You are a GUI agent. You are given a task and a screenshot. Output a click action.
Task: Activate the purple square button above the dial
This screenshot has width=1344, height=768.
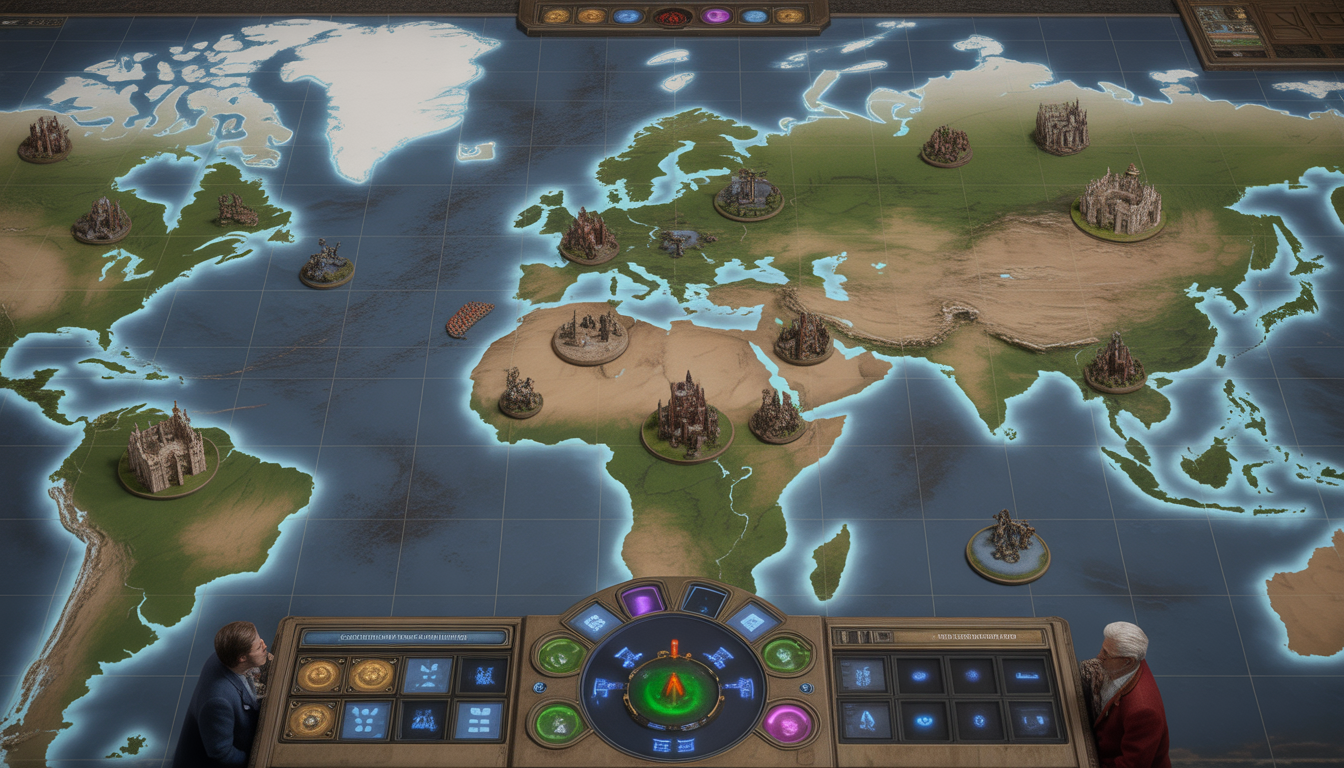(x=642, y=600)
